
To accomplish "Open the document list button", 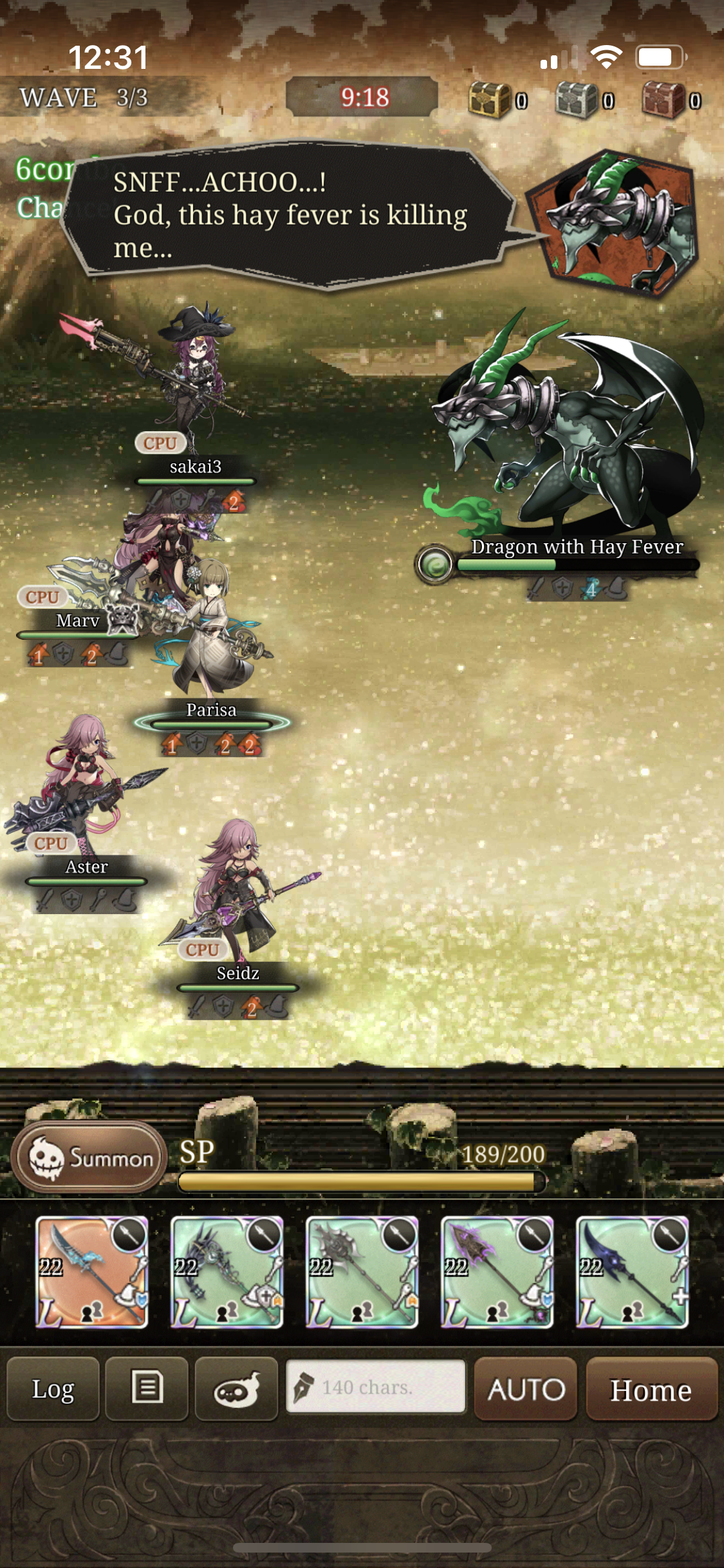I will (147, 1388).
